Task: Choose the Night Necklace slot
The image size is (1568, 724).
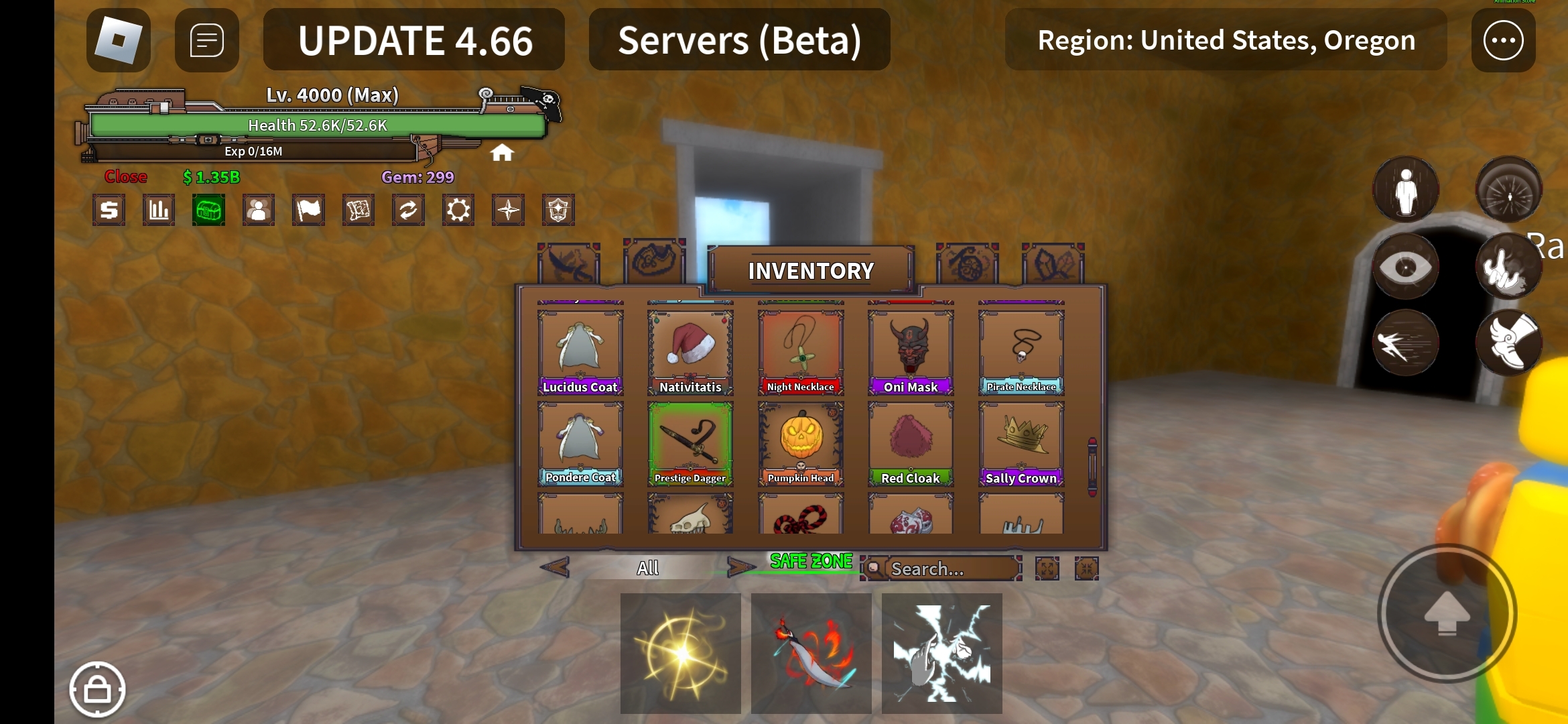Action: click(801, 353)
